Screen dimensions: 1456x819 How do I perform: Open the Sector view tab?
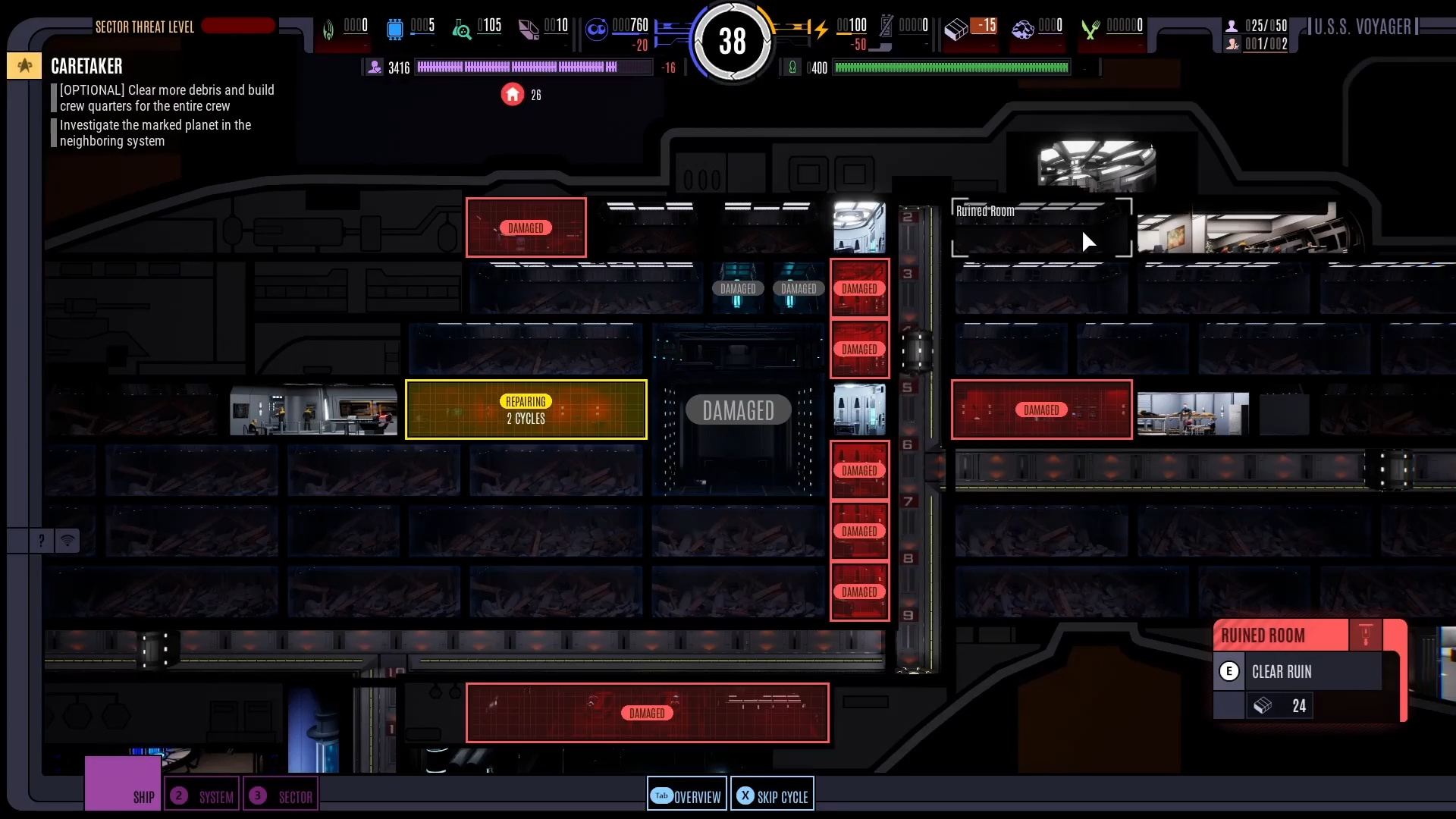(281, 795)
